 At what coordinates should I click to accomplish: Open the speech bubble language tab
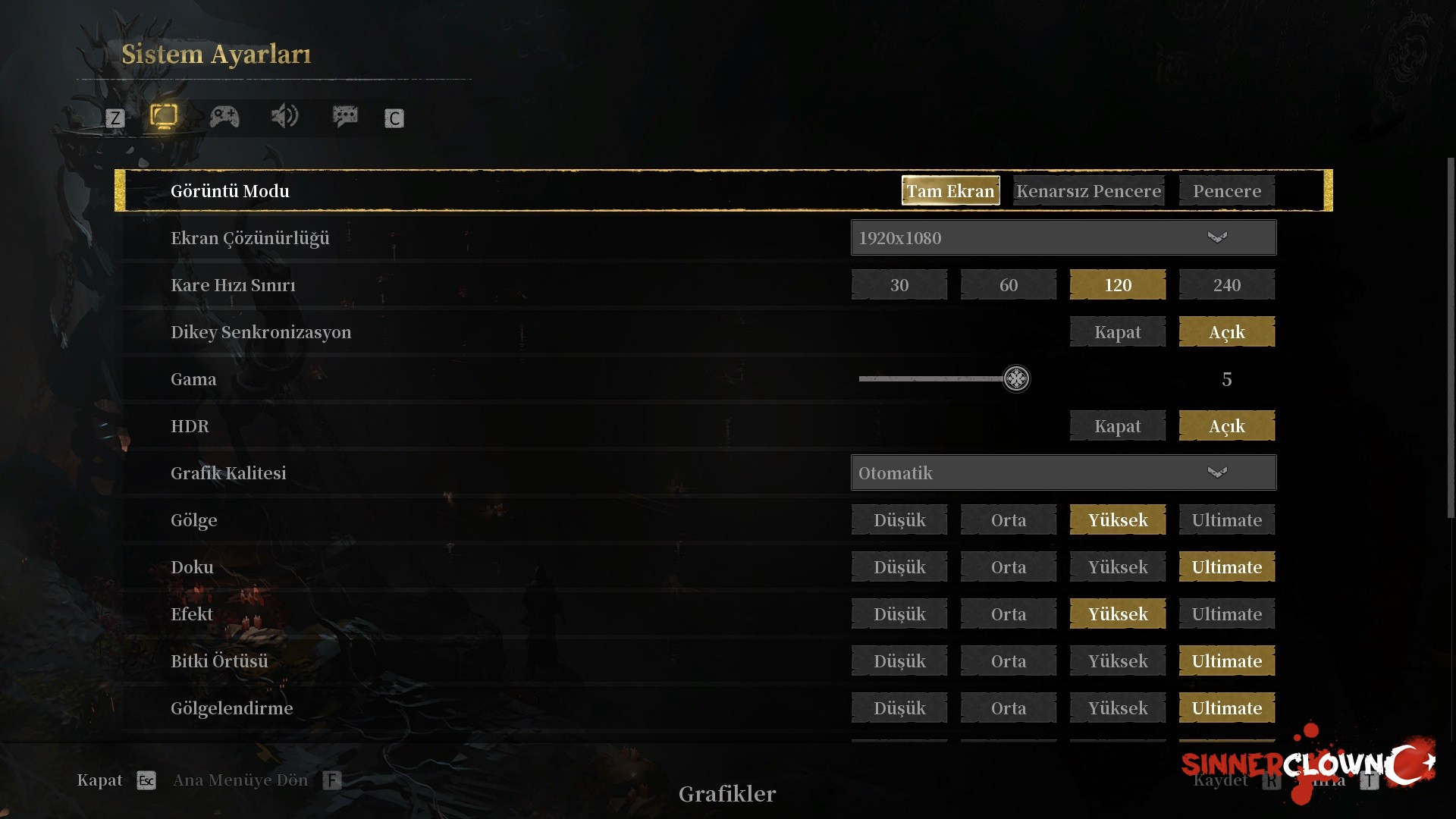coord(345,117)
